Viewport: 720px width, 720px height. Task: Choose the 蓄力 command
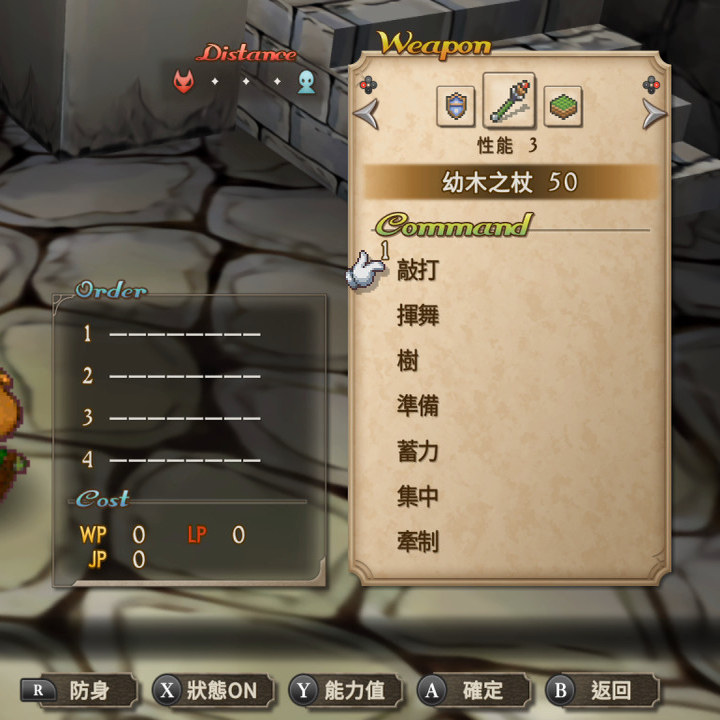[418, 452]
